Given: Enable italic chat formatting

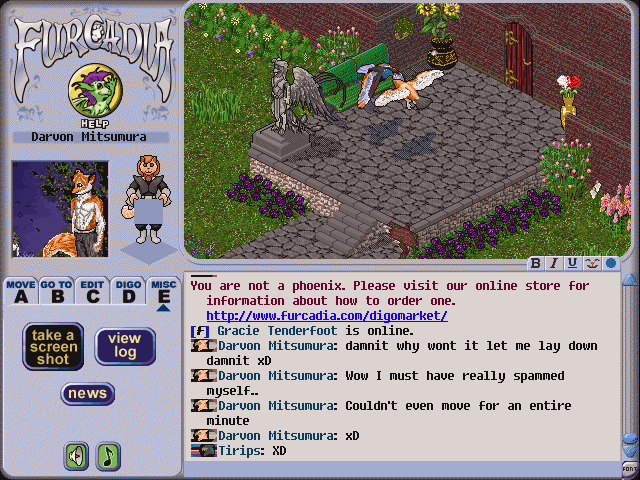Looking at the screenshot, I should (554, 264).
